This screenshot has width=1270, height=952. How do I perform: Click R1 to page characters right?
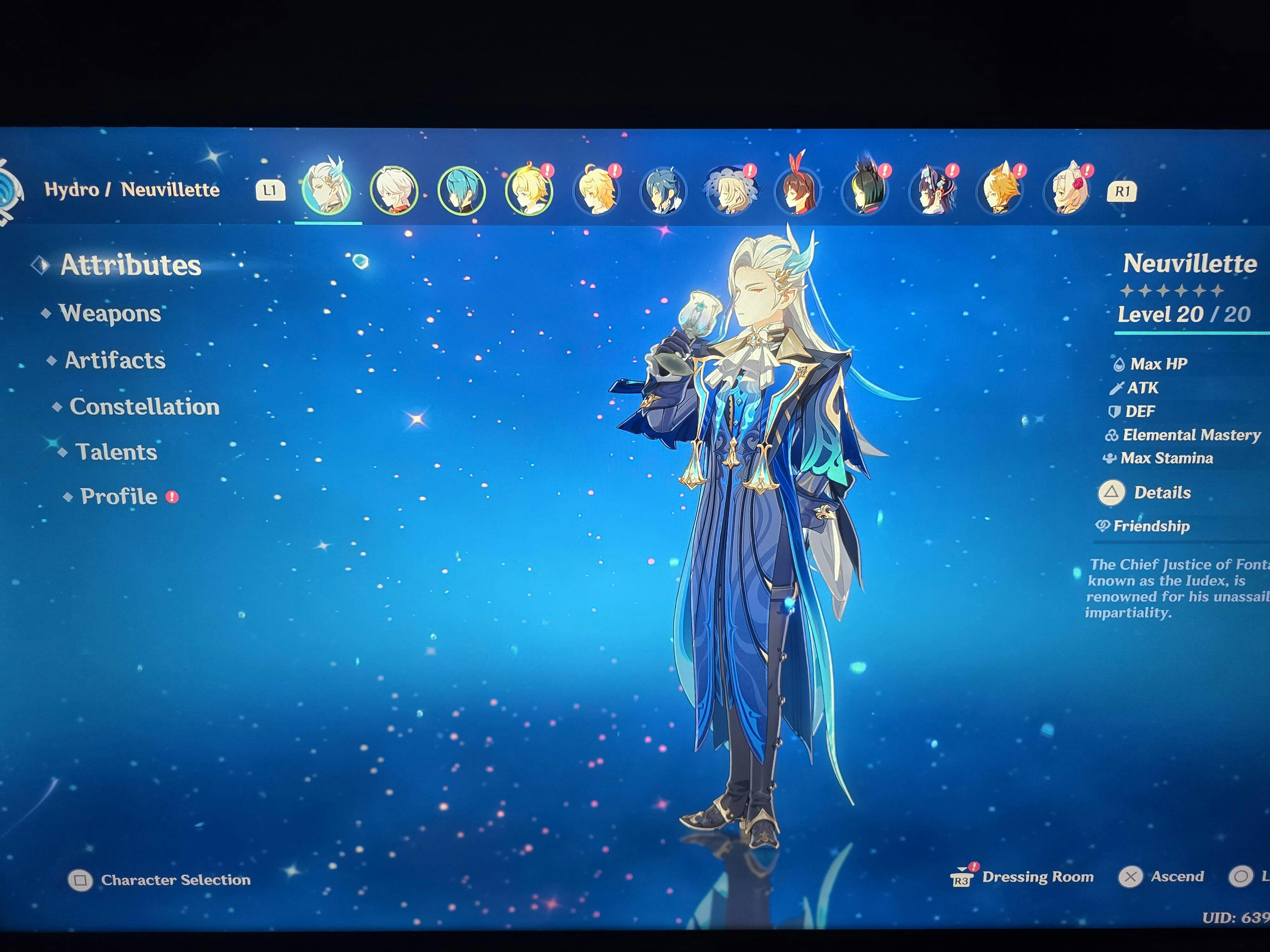(1123, 192)
